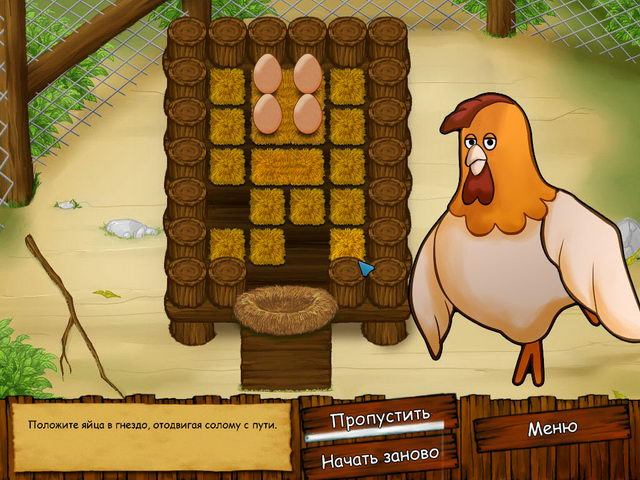Screen dimensions: 640x480
Task: Select the wide double hay bale tile
Action: coord(287,166)
